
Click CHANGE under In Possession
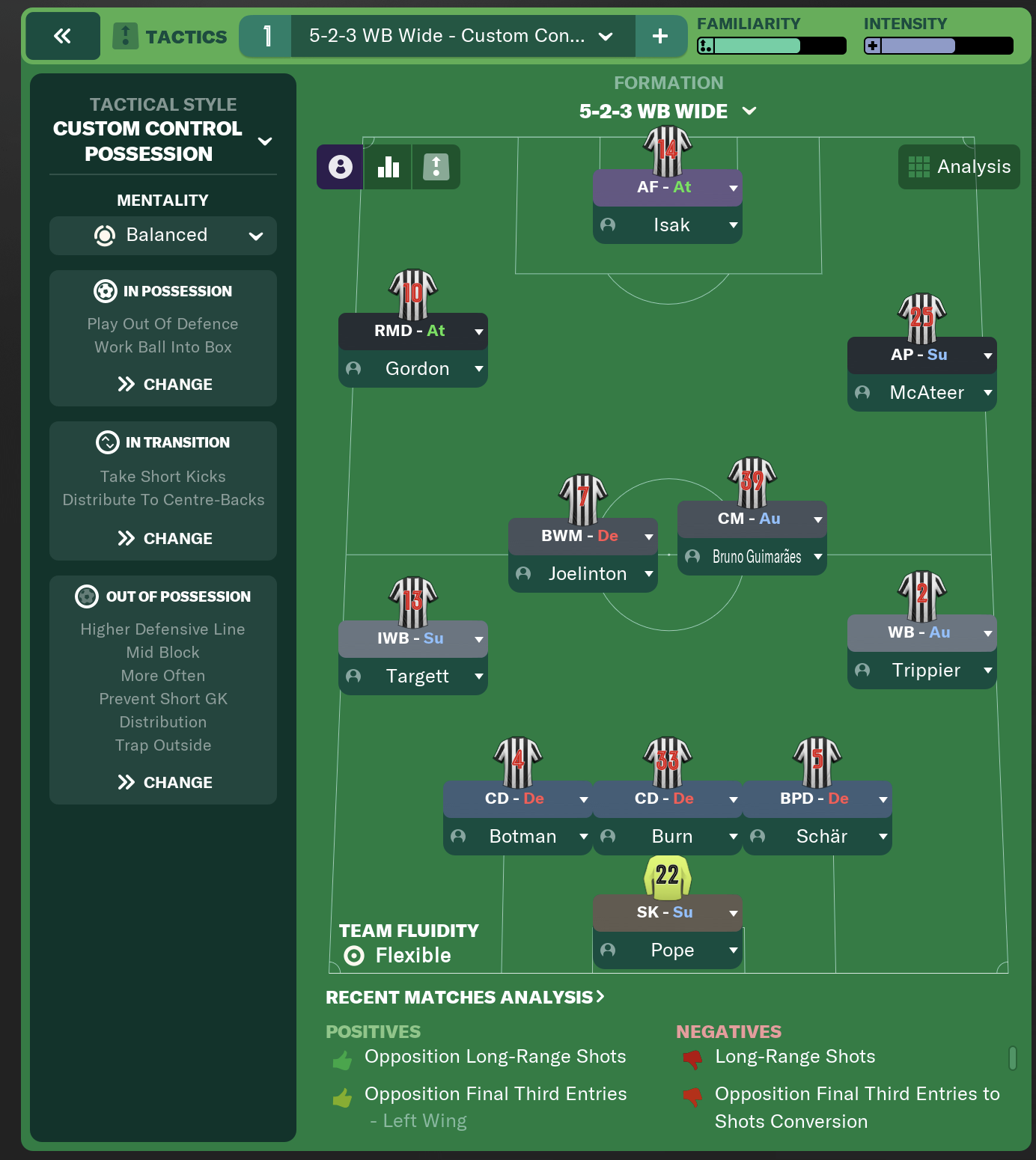click(163, 384)
